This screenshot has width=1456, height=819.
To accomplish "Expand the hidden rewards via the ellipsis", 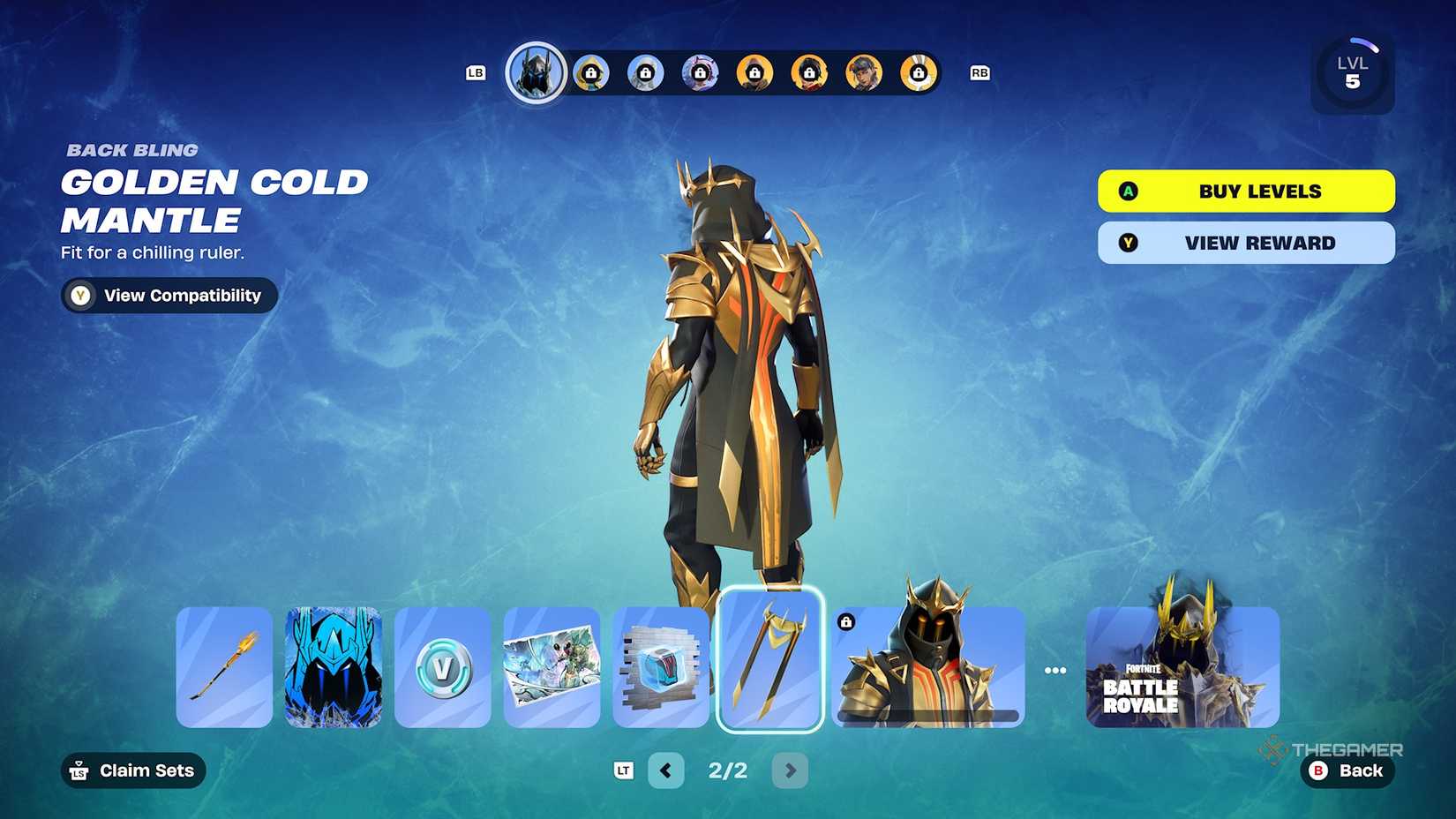I will (x=1055, y=669).
